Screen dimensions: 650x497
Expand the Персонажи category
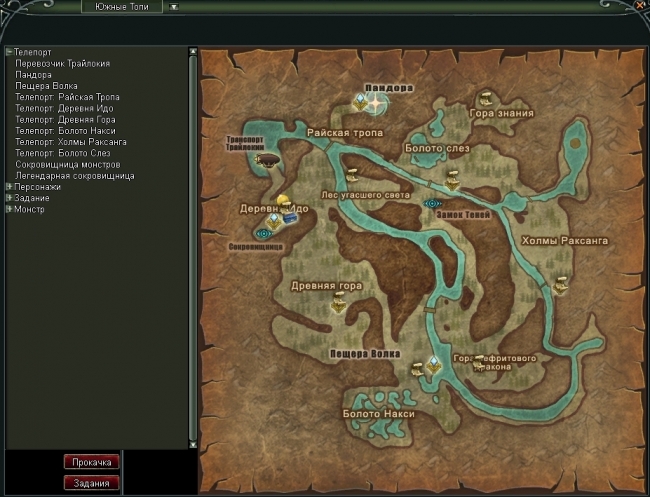coord(9,187)
